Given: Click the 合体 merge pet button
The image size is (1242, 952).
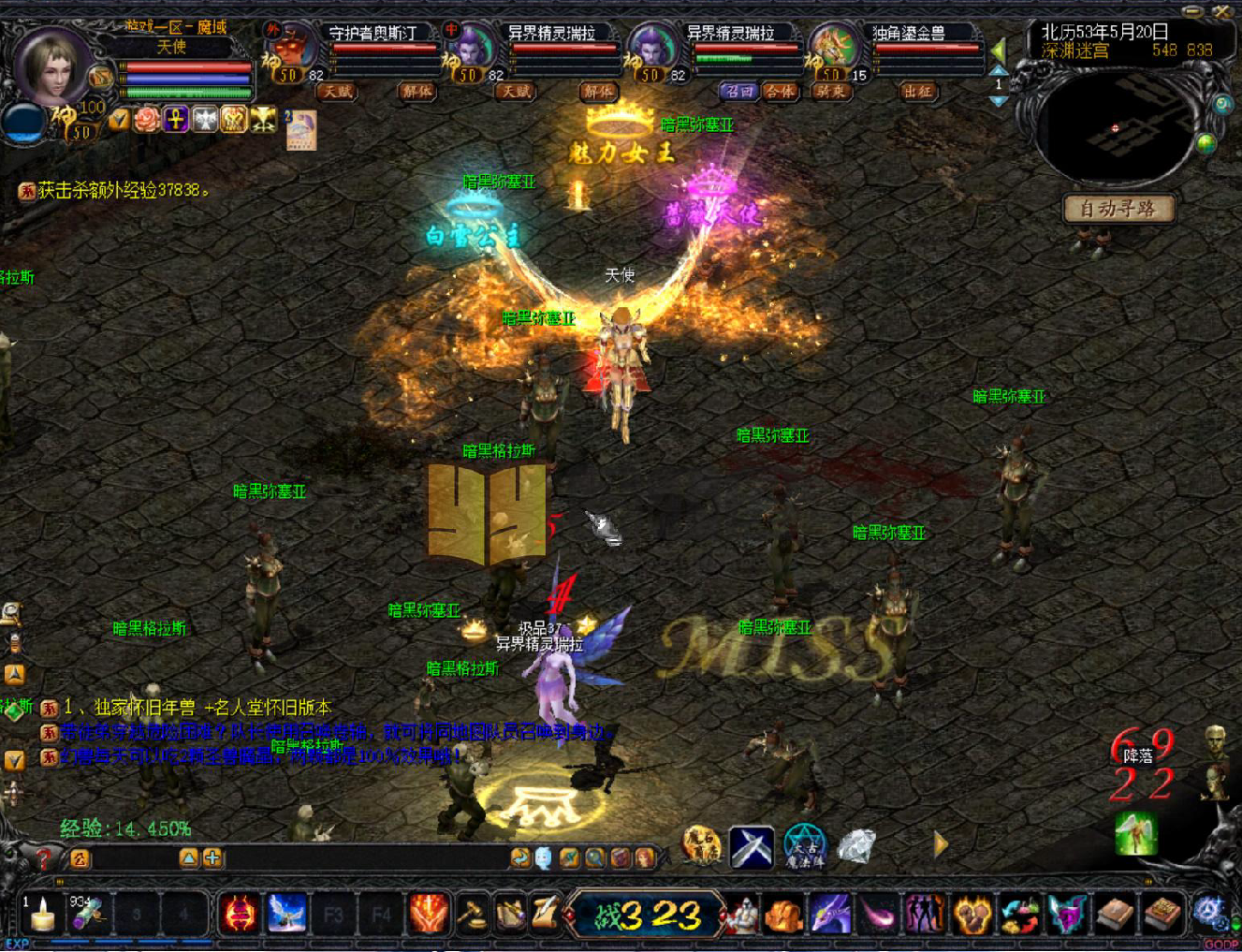Looking at the screenshot, I should click(x=779, y=91).
